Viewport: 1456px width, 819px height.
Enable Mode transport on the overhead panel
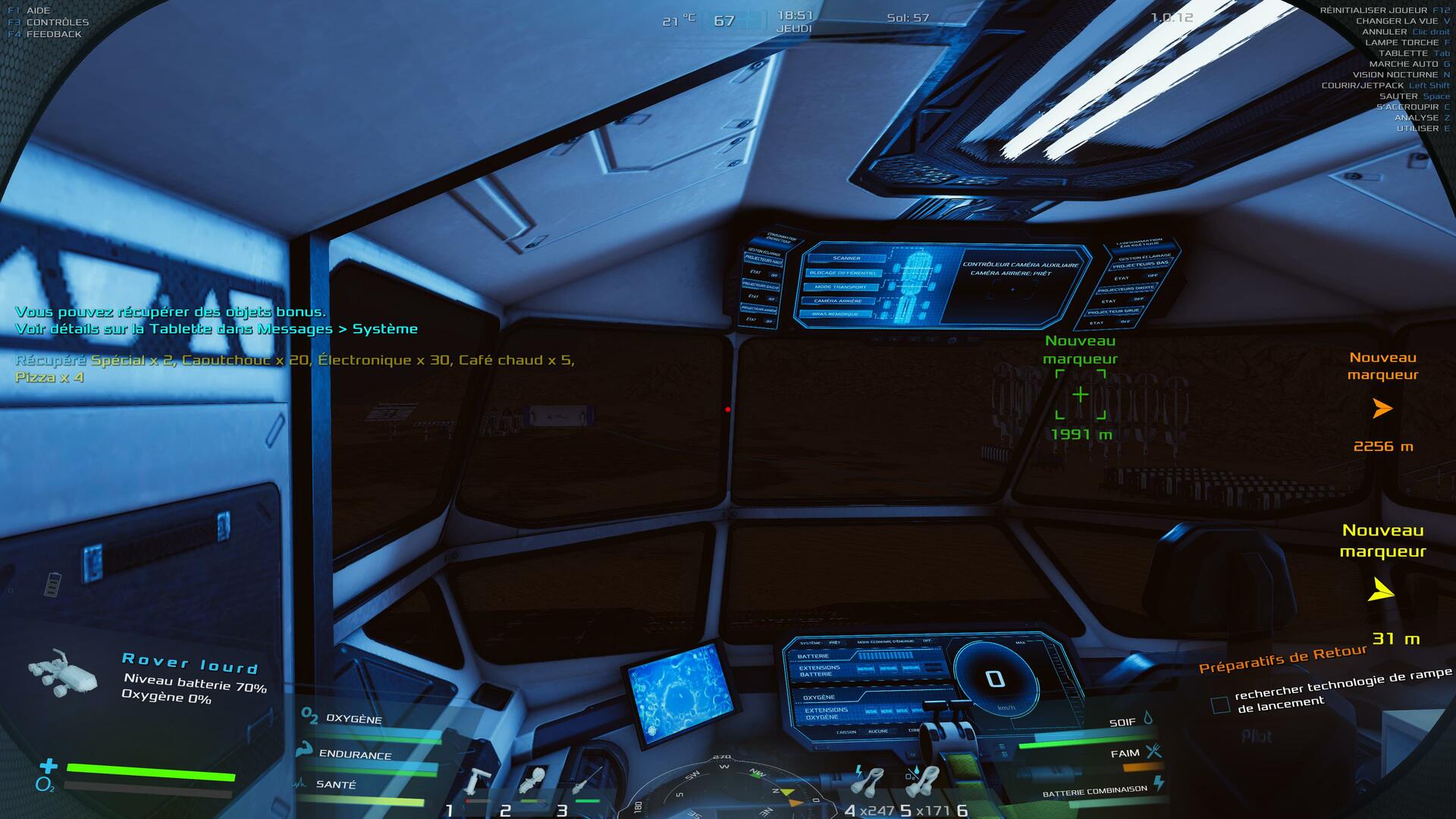click(840, 287)
